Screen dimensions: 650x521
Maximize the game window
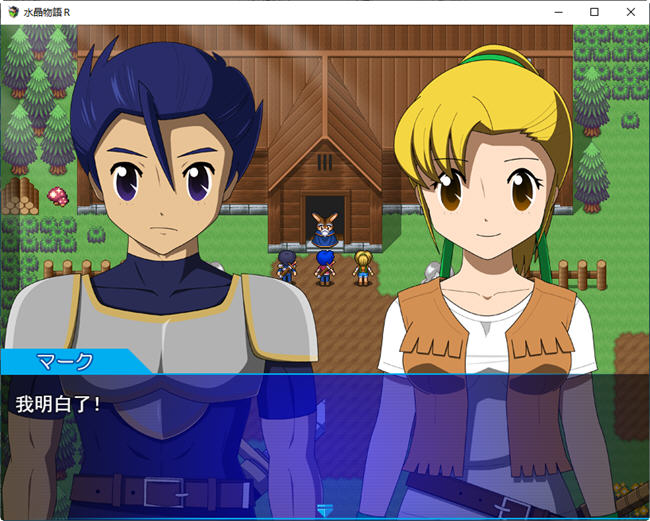594,12
